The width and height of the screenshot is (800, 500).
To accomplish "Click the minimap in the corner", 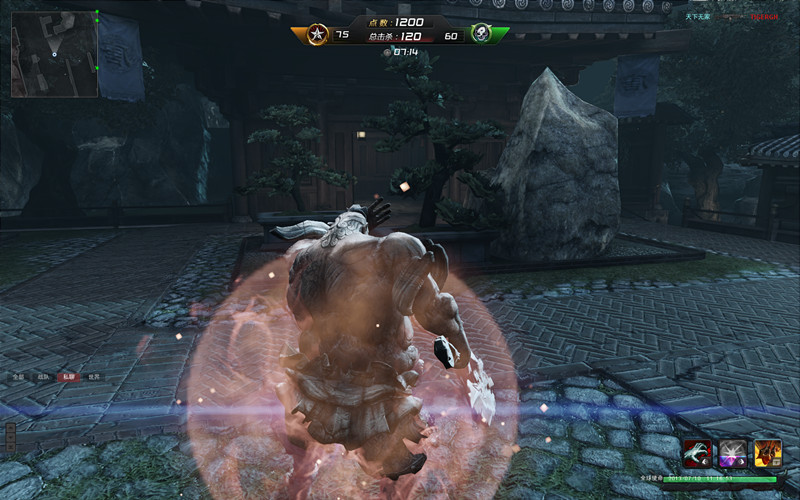I will coord(54,54).
